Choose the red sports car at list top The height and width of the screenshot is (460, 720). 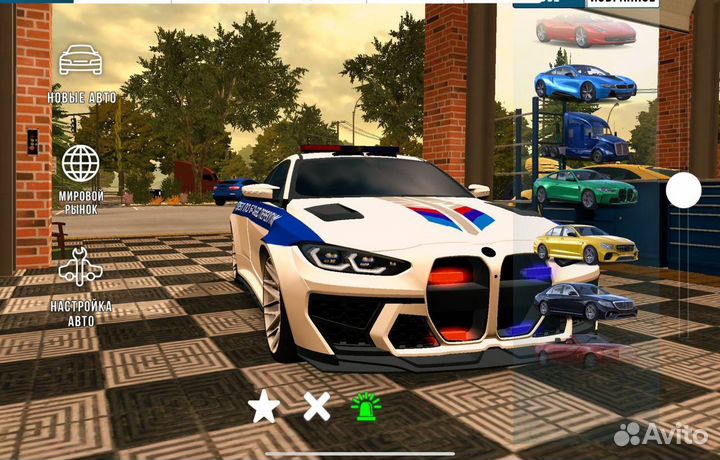[x=584, y=30]
